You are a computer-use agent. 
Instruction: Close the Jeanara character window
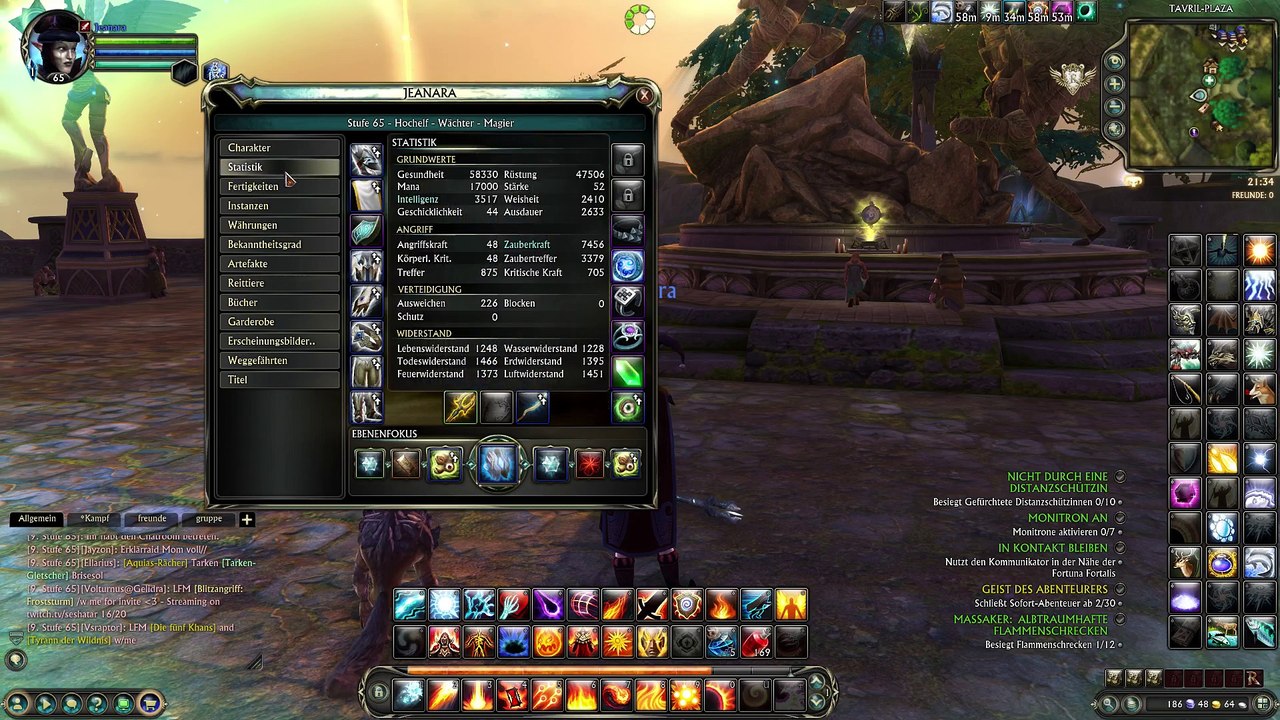pyautogui.click(x=644, y=96)
